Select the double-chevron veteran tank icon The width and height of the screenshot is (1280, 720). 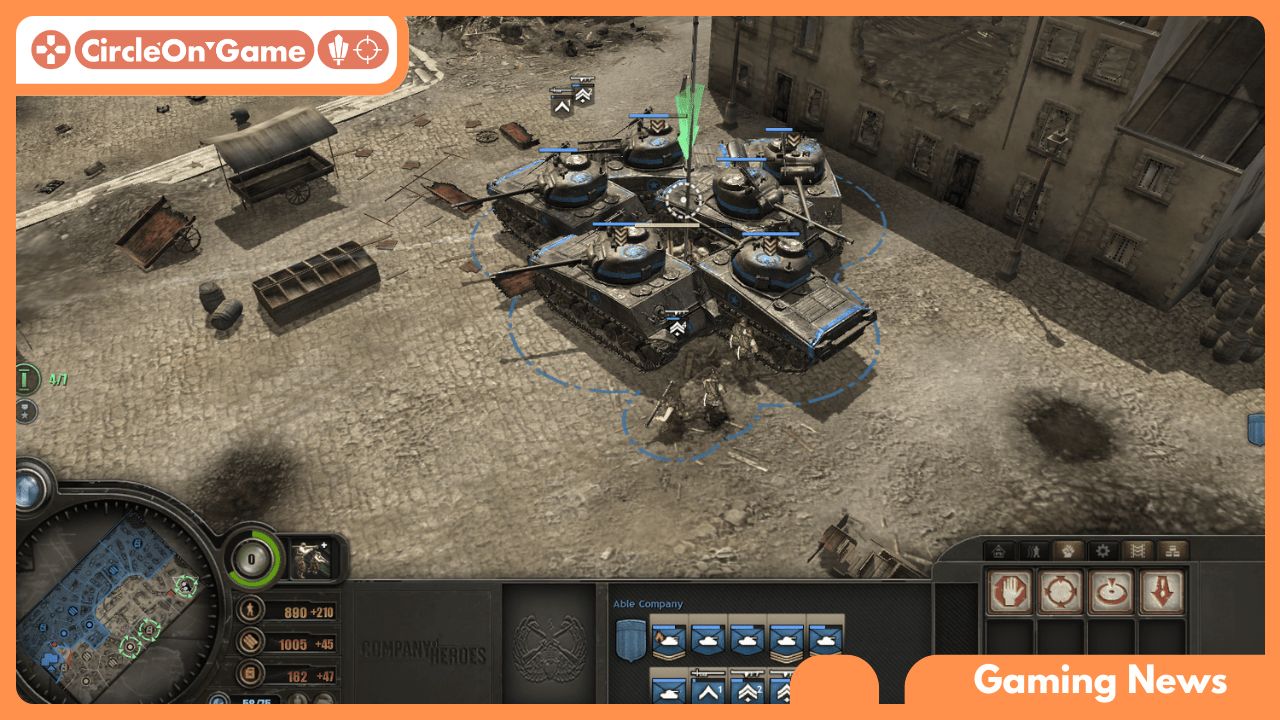748,693
